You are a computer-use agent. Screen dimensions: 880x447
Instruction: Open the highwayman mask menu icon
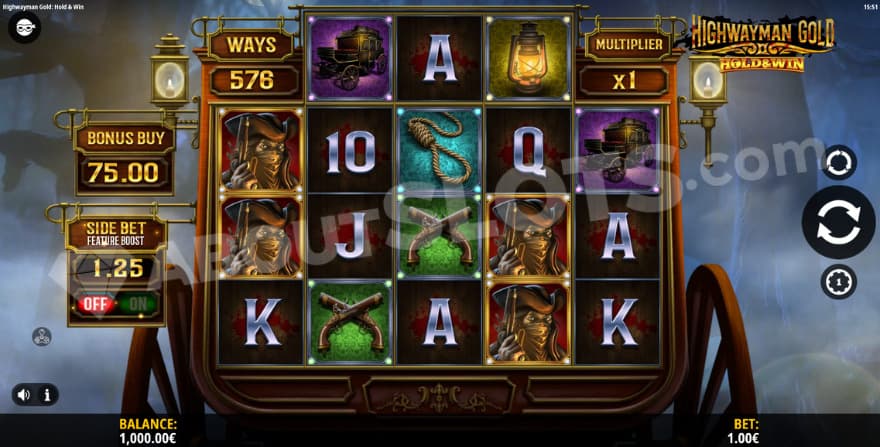point(24,27)
